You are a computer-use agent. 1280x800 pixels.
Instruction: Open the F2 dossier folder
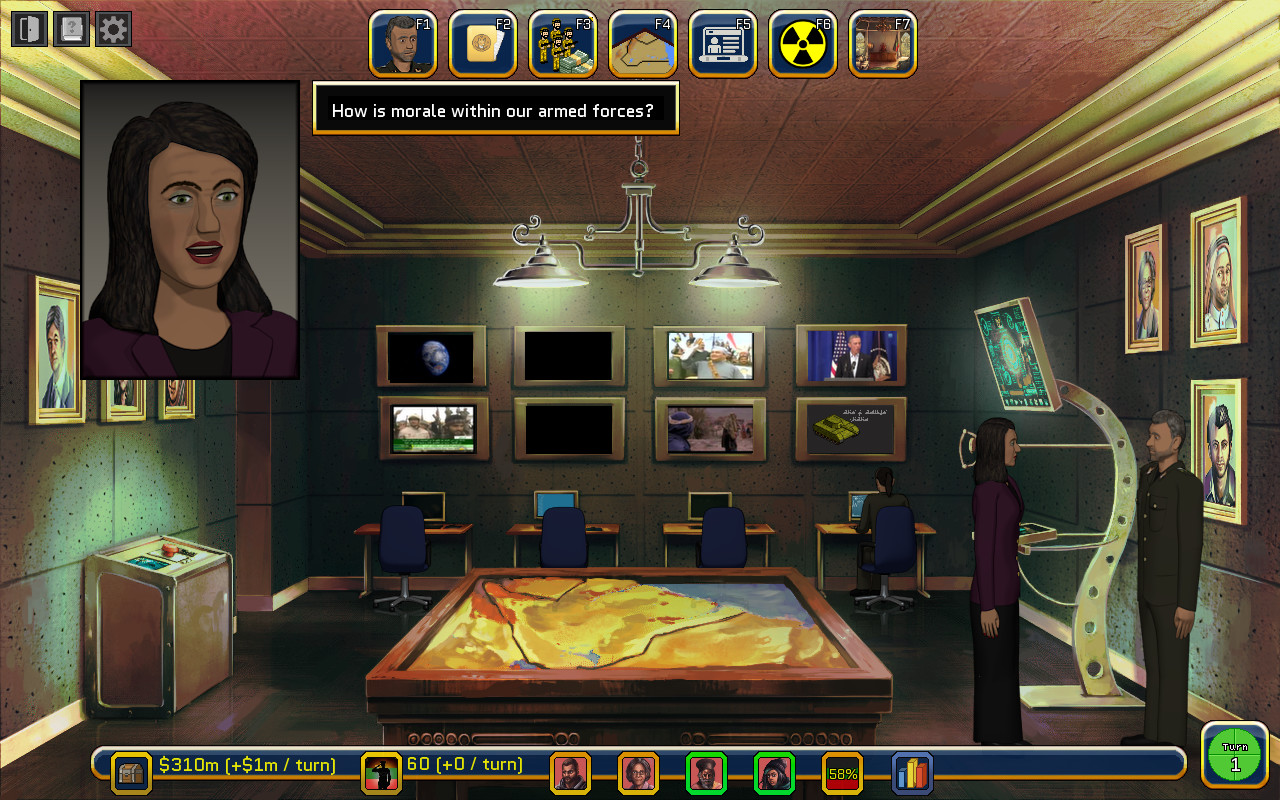pyautogui.click(x=482, y=43)
